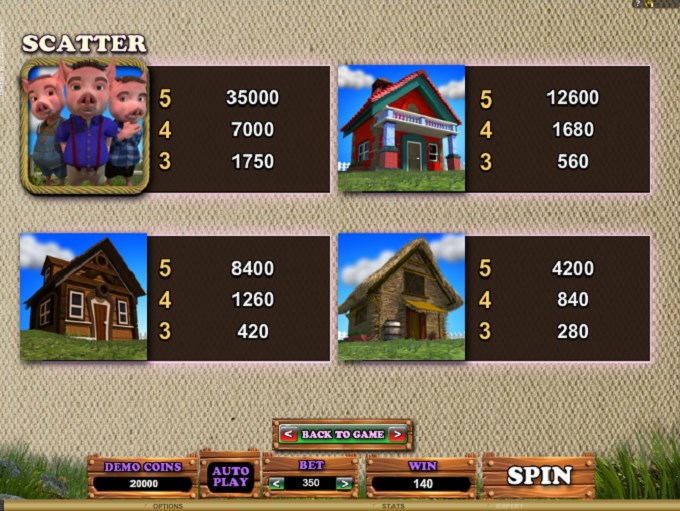This screenshot has width=680, height=511.
Task: Increase the bet amount
Action: tap(344, 484)
